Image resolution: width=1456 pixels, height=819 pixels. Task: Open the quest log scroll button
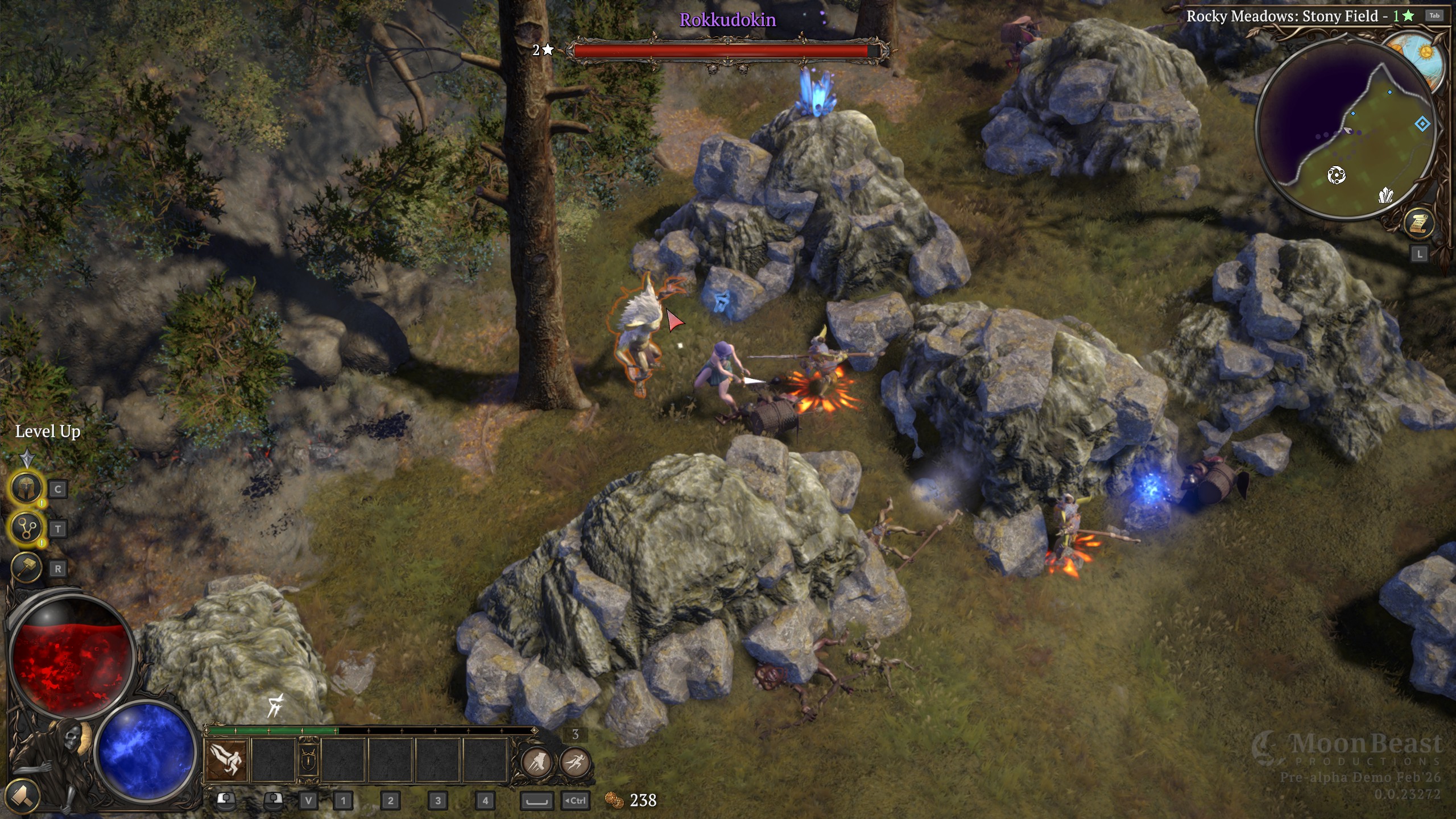pyautogui.click(x=1418, y=222)
